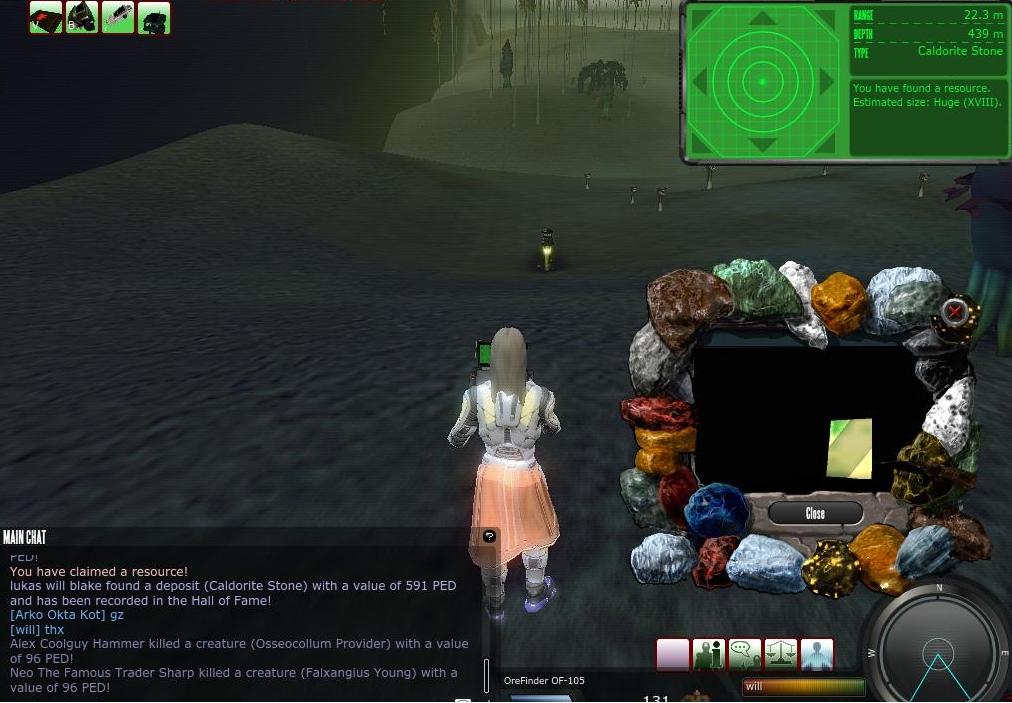
Task: Click the red X on the stone frame
Action: coord(954,311)
